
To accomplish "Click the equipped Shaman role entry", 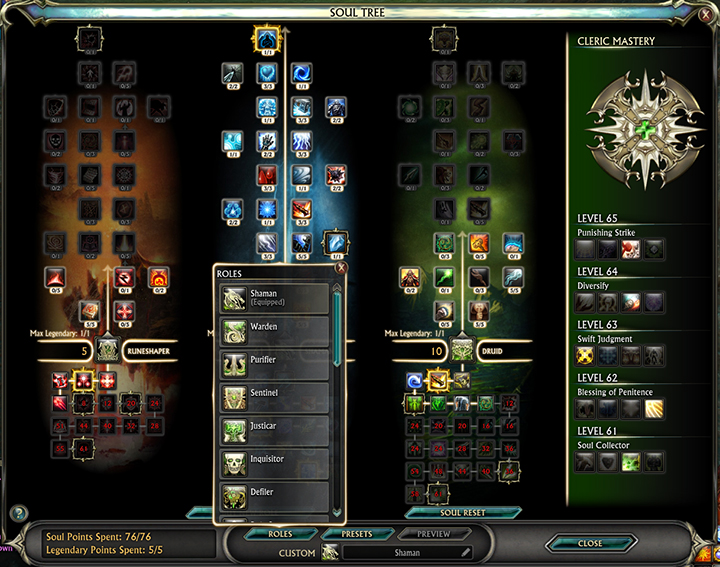I will [275, 298].
